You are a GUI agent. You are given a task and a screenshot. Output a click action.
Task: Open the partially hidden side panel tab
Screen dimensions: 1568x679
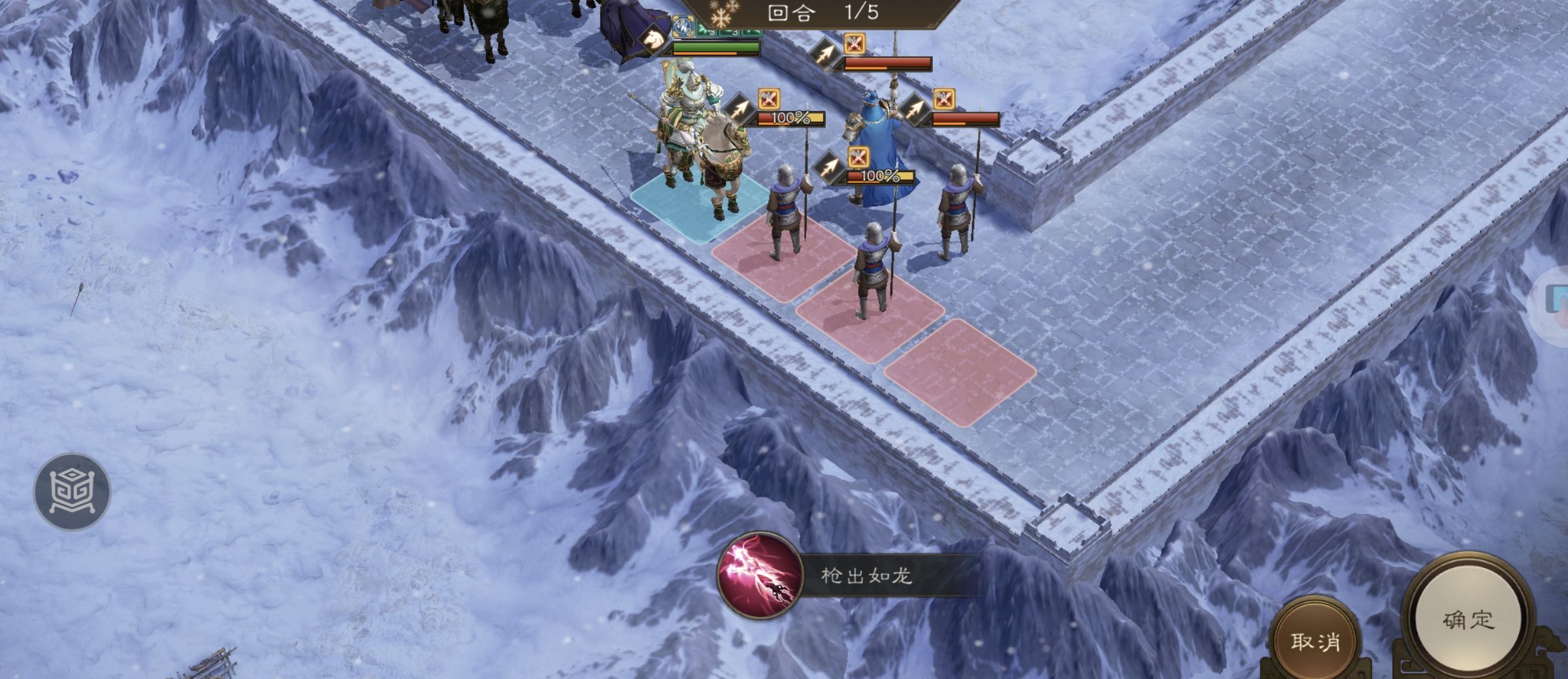[1556, 304]
